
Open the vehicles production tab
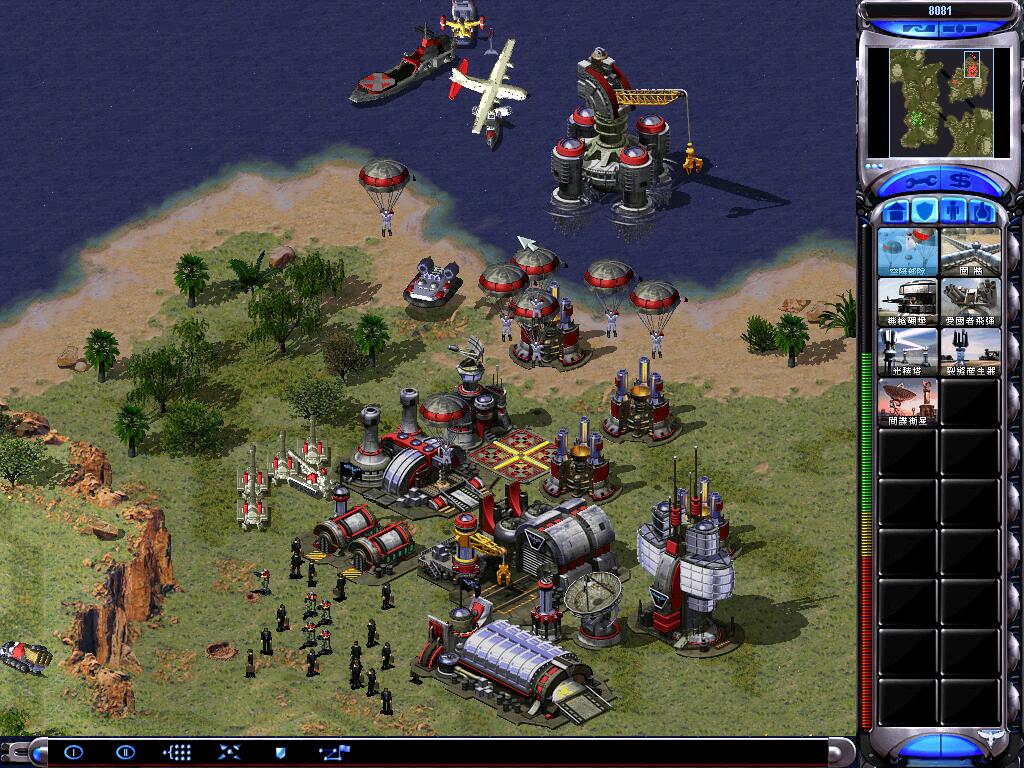point(983,212)
